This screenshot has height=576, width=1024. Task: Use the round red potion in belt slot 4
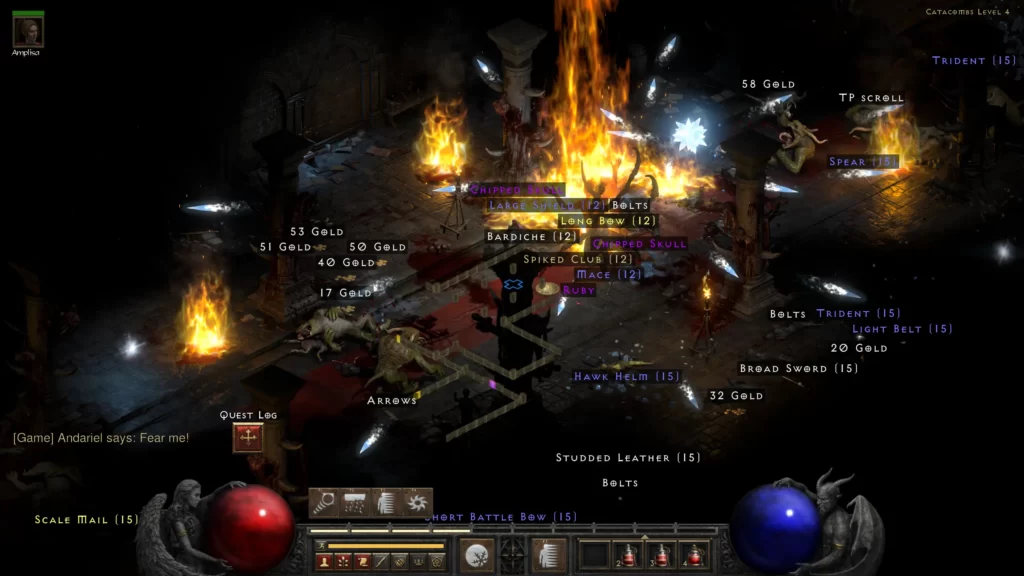point(695,555)
